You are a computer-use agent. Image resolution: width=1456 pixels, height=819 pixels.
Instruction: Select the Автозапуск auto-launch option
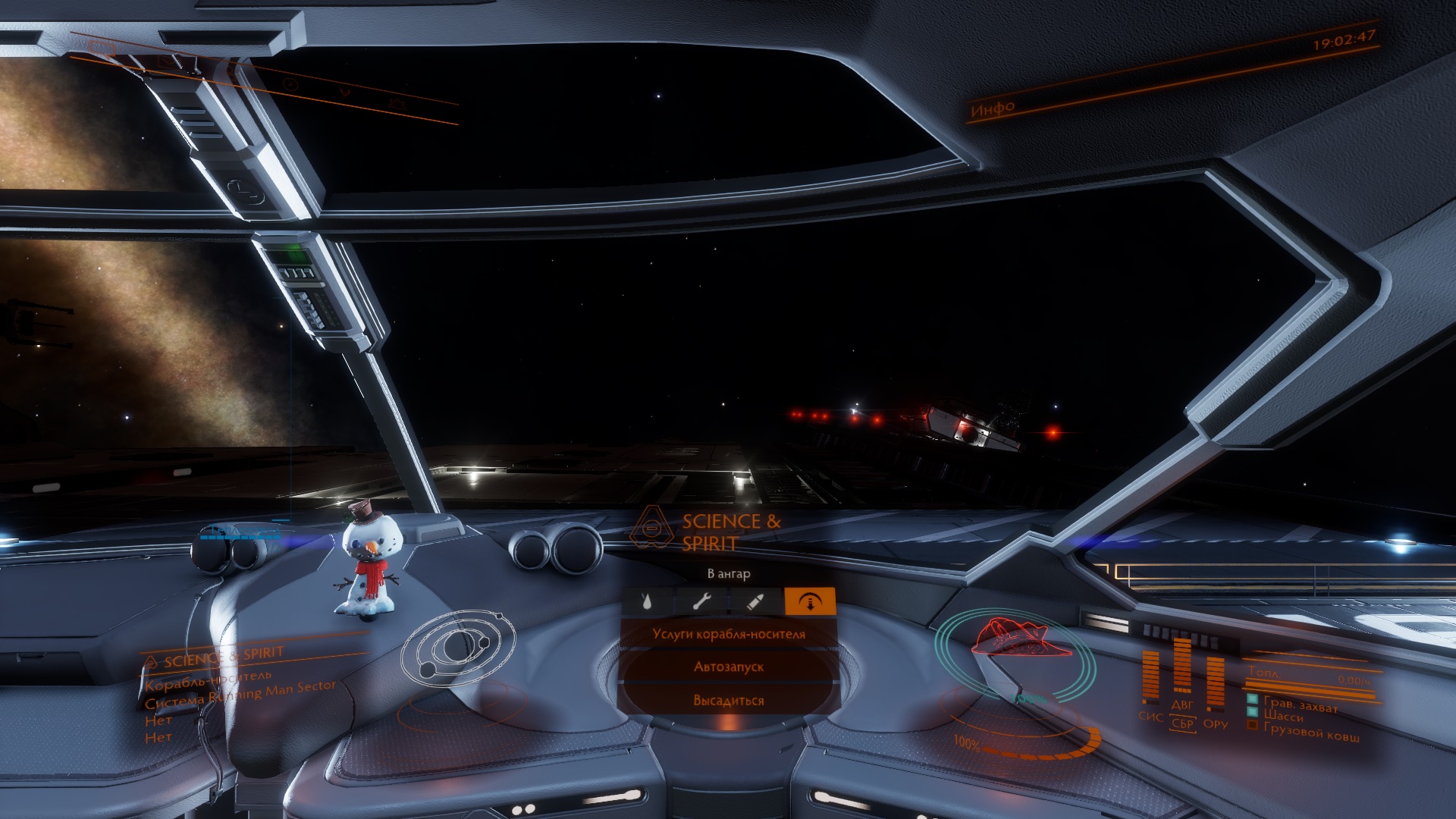pos(729,667)
